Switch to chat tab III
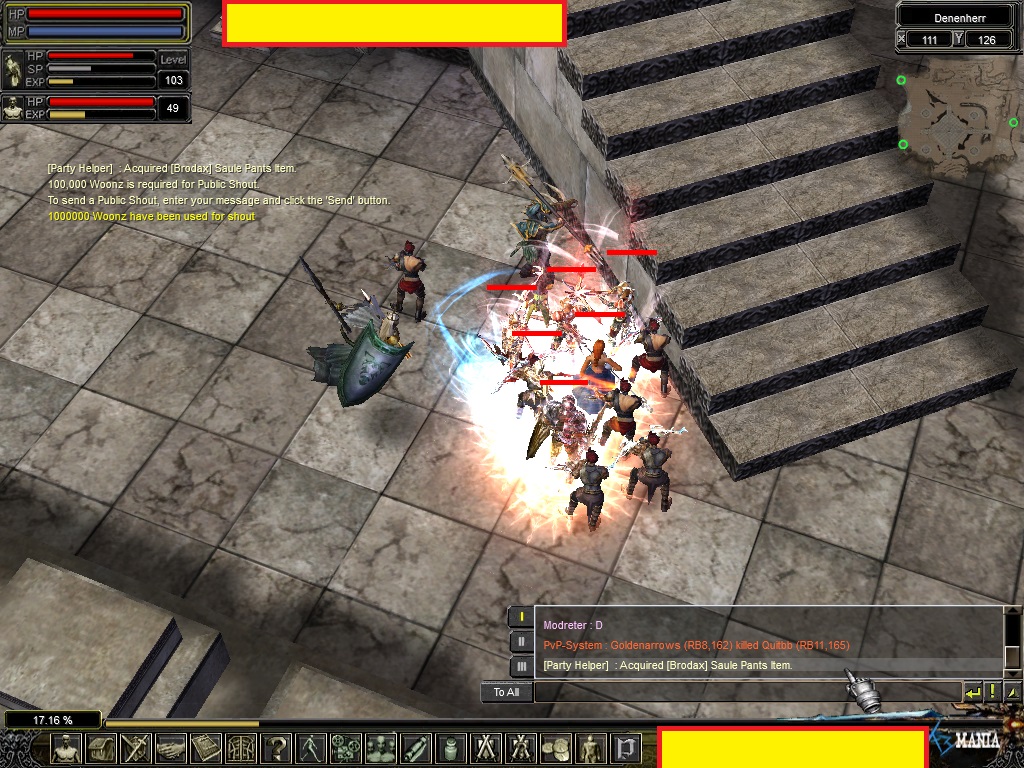 pos(520,666)
